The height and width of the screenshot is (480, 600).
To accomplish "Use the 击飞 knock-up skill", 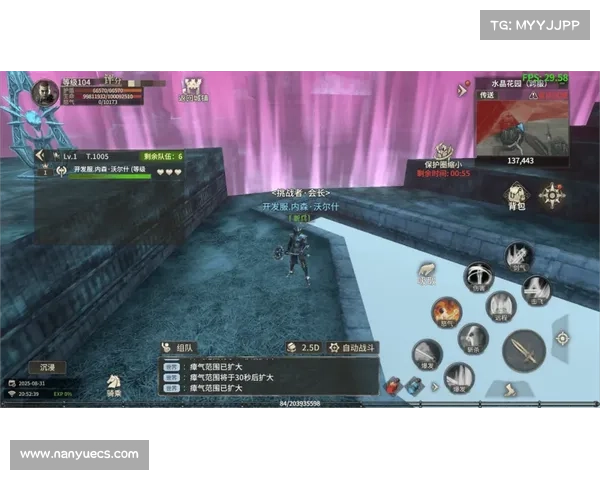I will (536, 290).
